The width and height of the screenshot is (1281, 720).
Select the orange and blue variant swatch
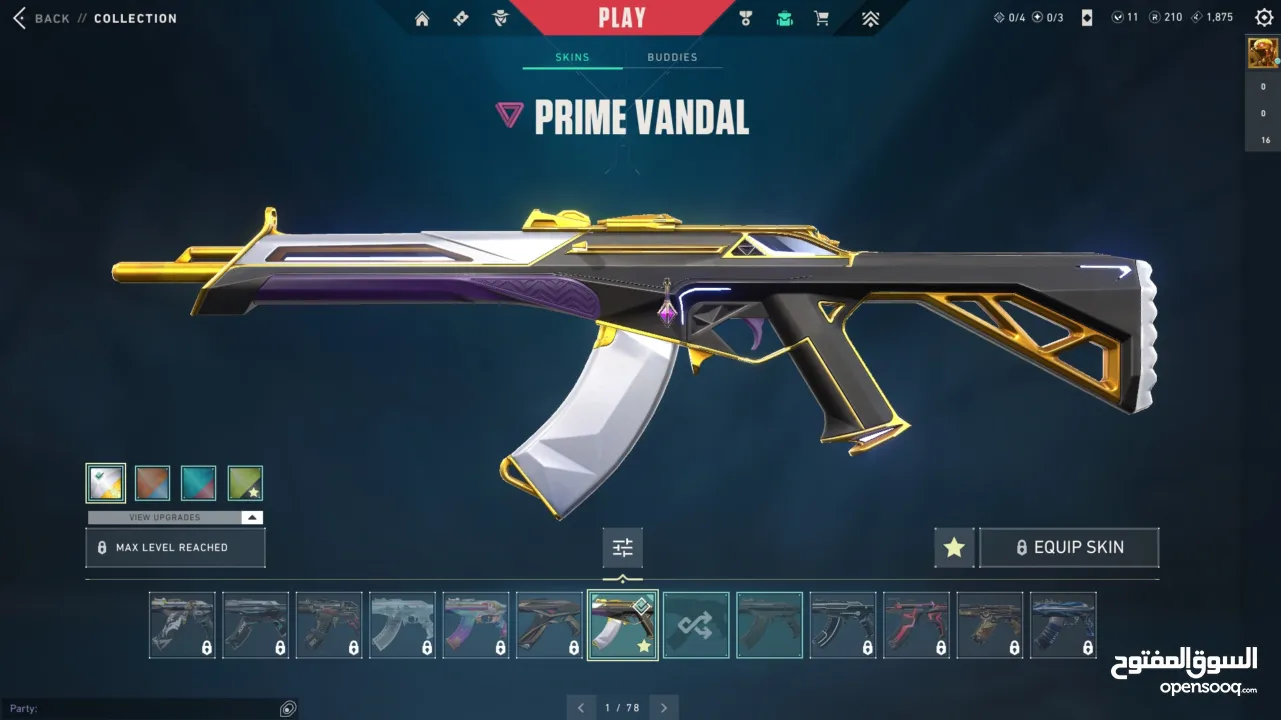click(x=152, y=483)
